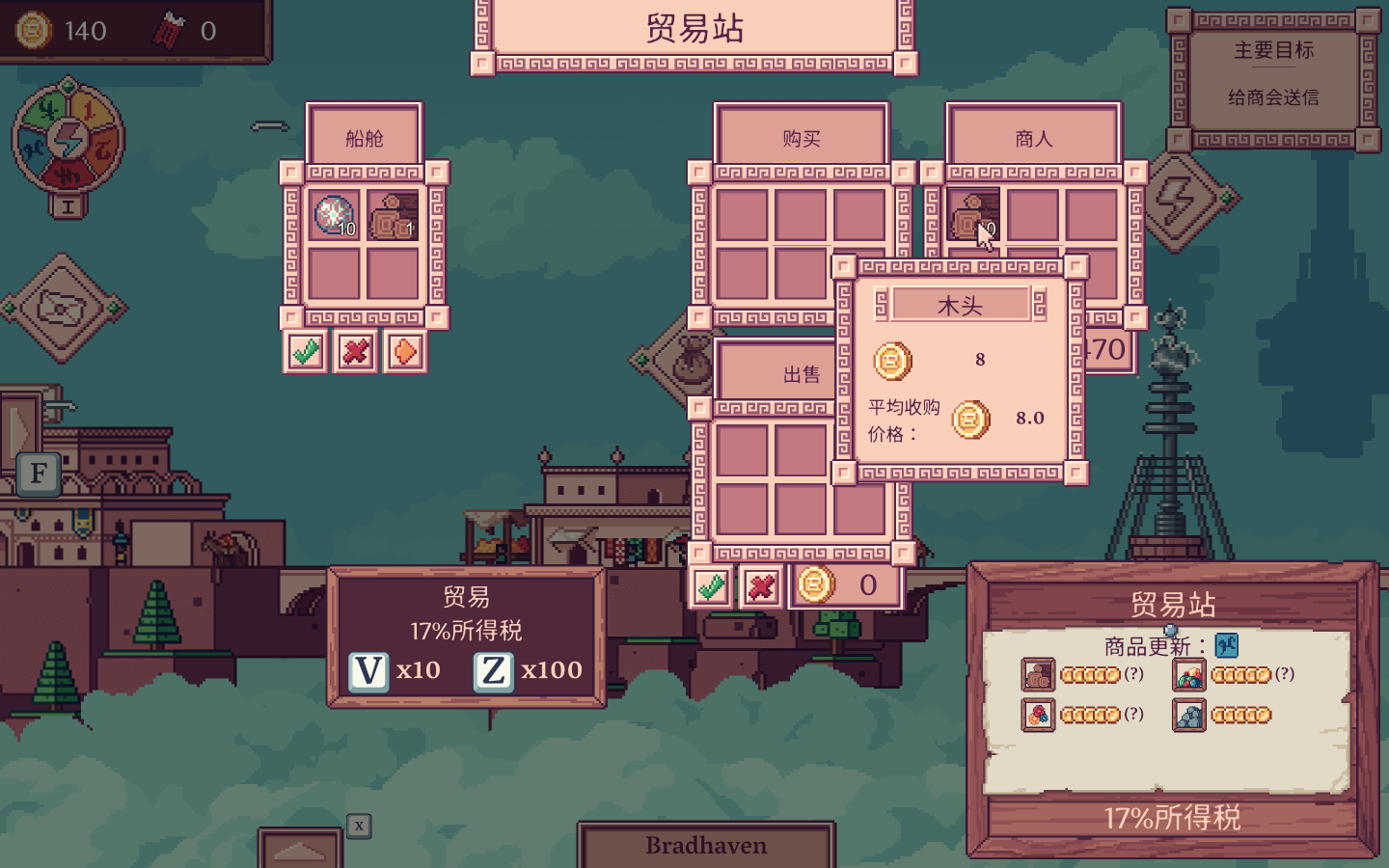The image size is (1389, 868).
Task: Pick the wood logs in the cargo hold
Action: (393, 215)
